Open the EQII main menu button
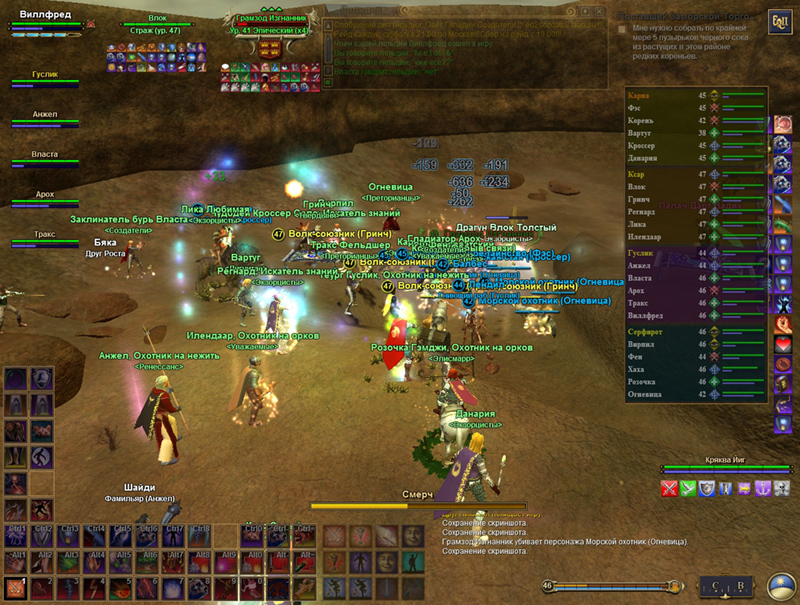800x605 pixels. pyautogui.click(x=779, y=22)
